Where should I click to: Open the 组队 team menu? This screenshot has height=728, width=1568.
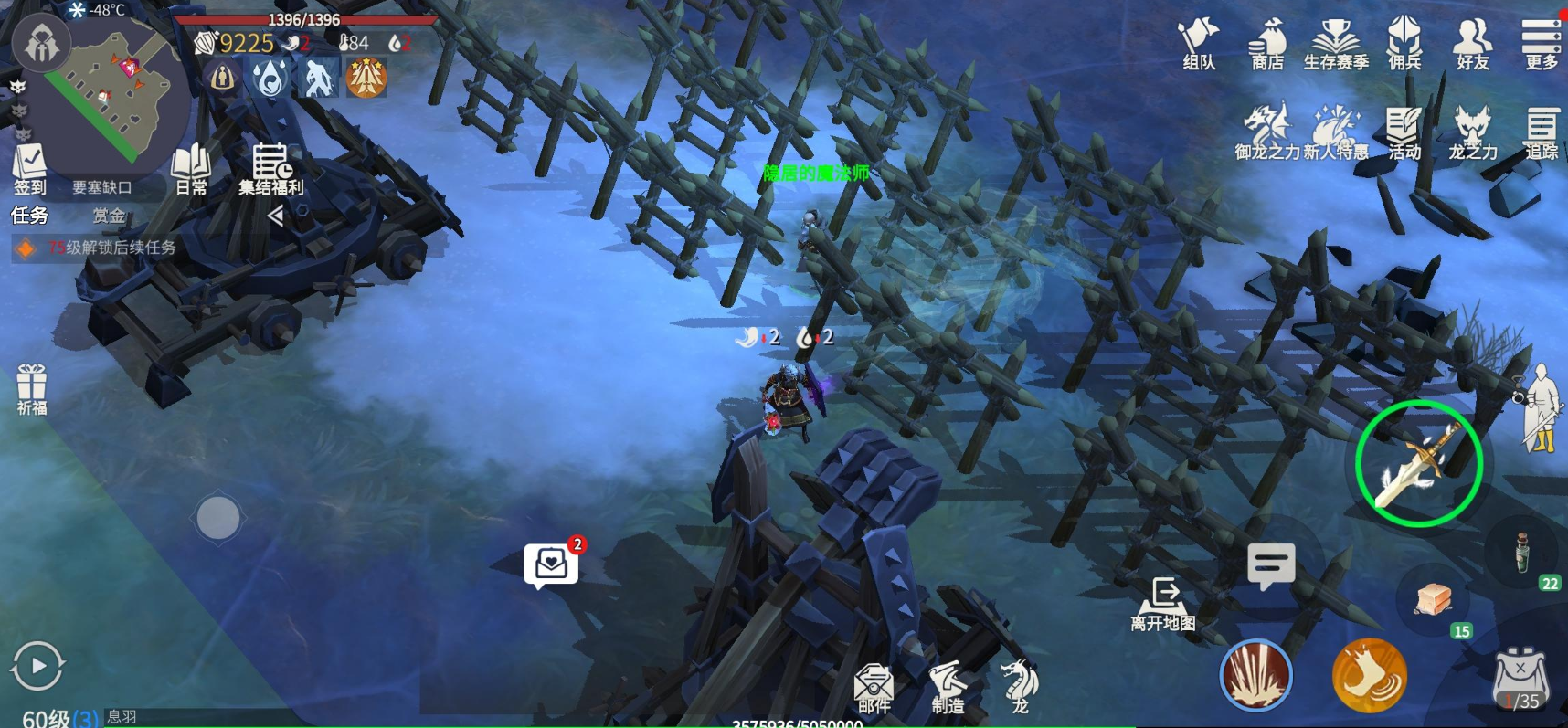(1199, 44)
